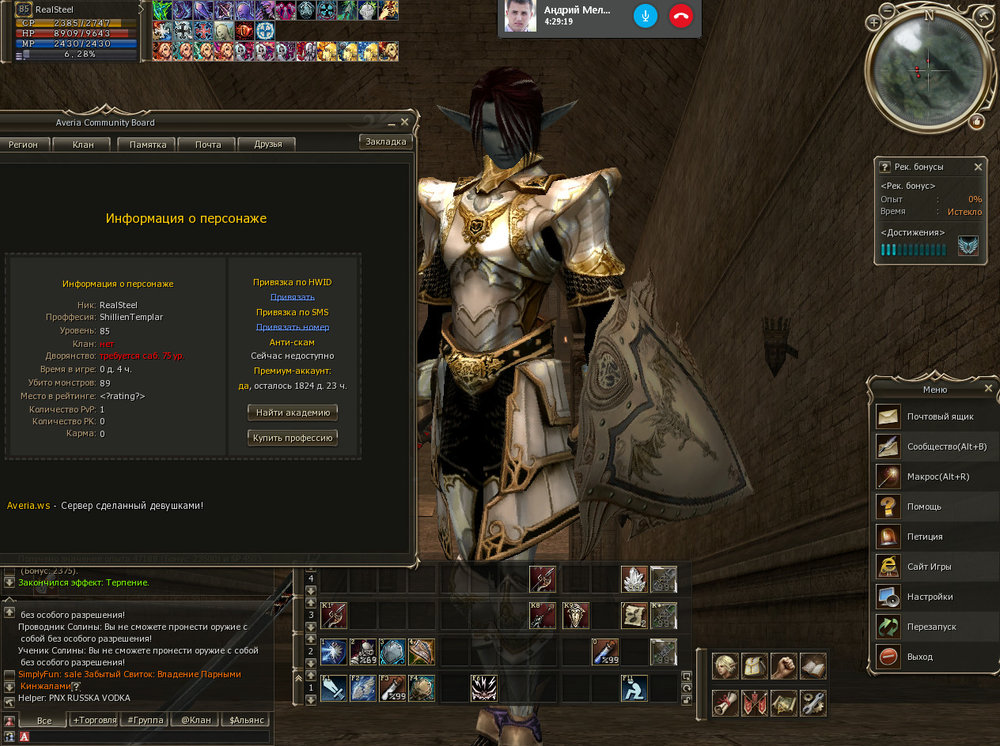1000x746 pixels.
Task: Show the Друзья tab
Action: pyautogui.click(x=267, y=145)
